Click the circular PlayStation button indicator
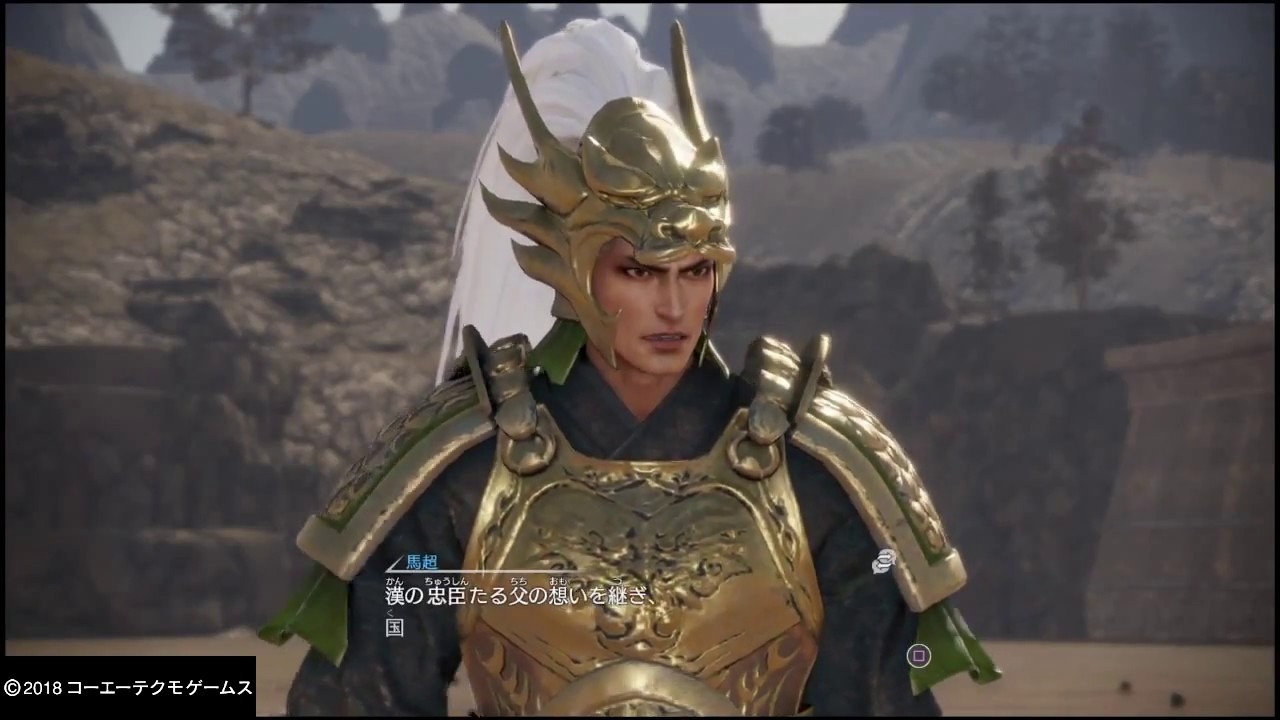The image size is (1280, 720). click(x=918, y=656)
